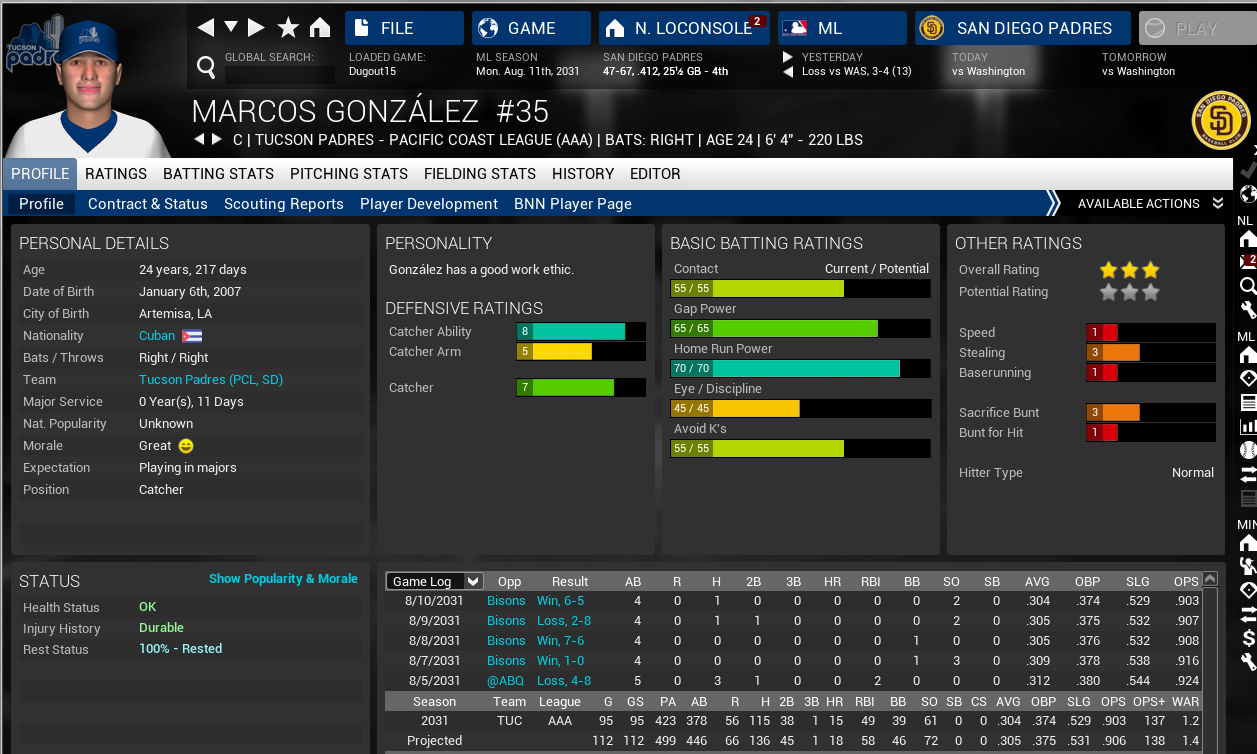Open the History tab
1257x754 pixels.
point(583,174)
